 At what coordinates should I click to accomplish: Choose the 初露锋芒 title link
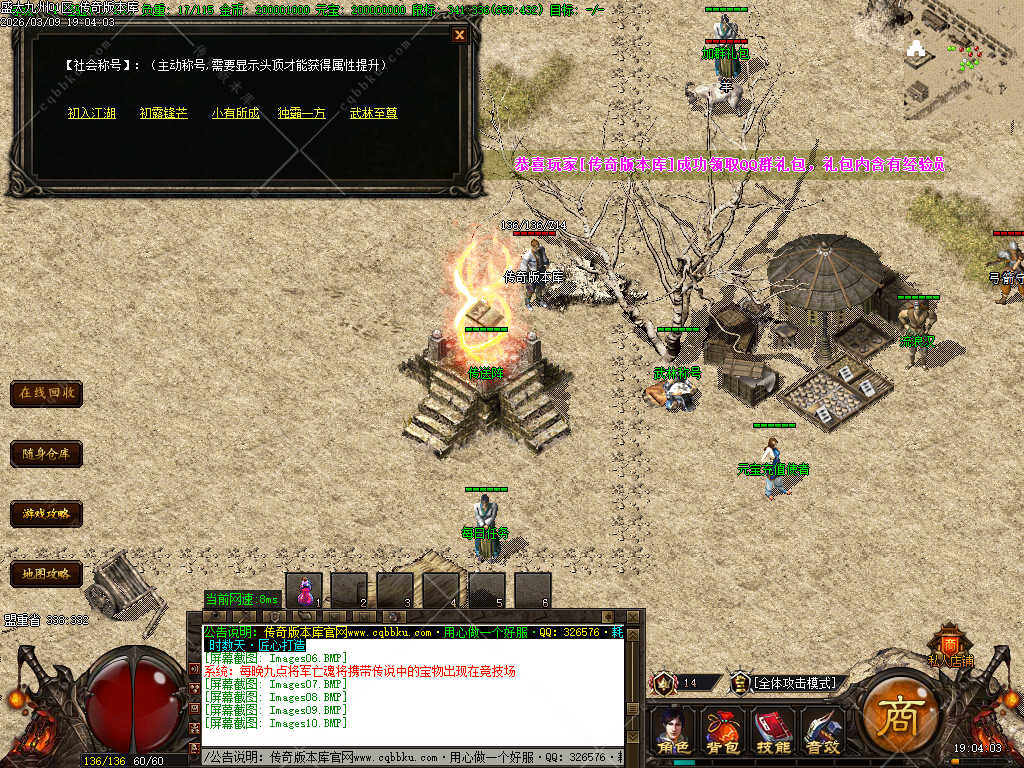click(163, 113)
